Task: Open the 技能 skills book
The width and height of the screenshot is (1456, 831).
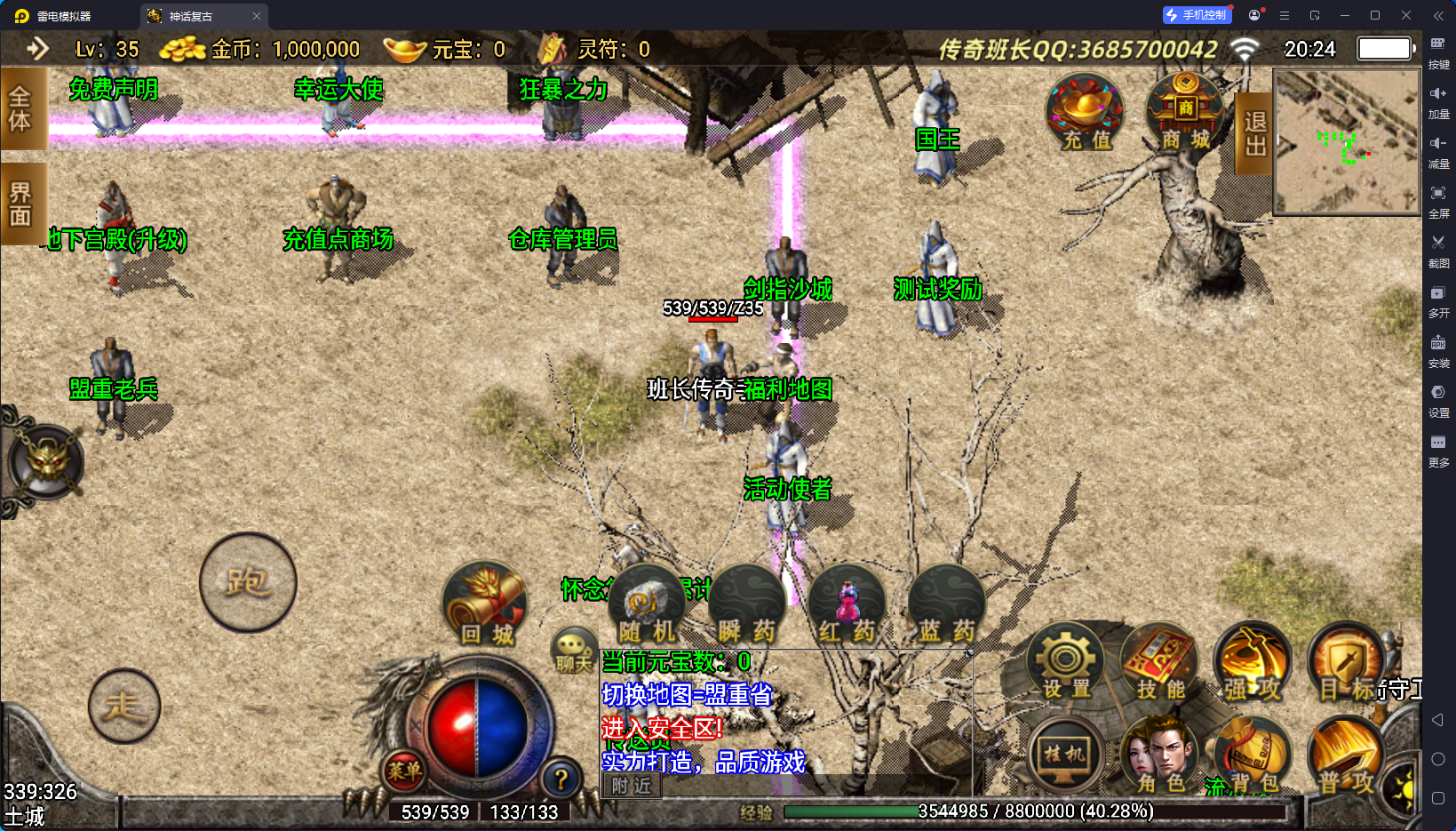Action: [1159, 663]
